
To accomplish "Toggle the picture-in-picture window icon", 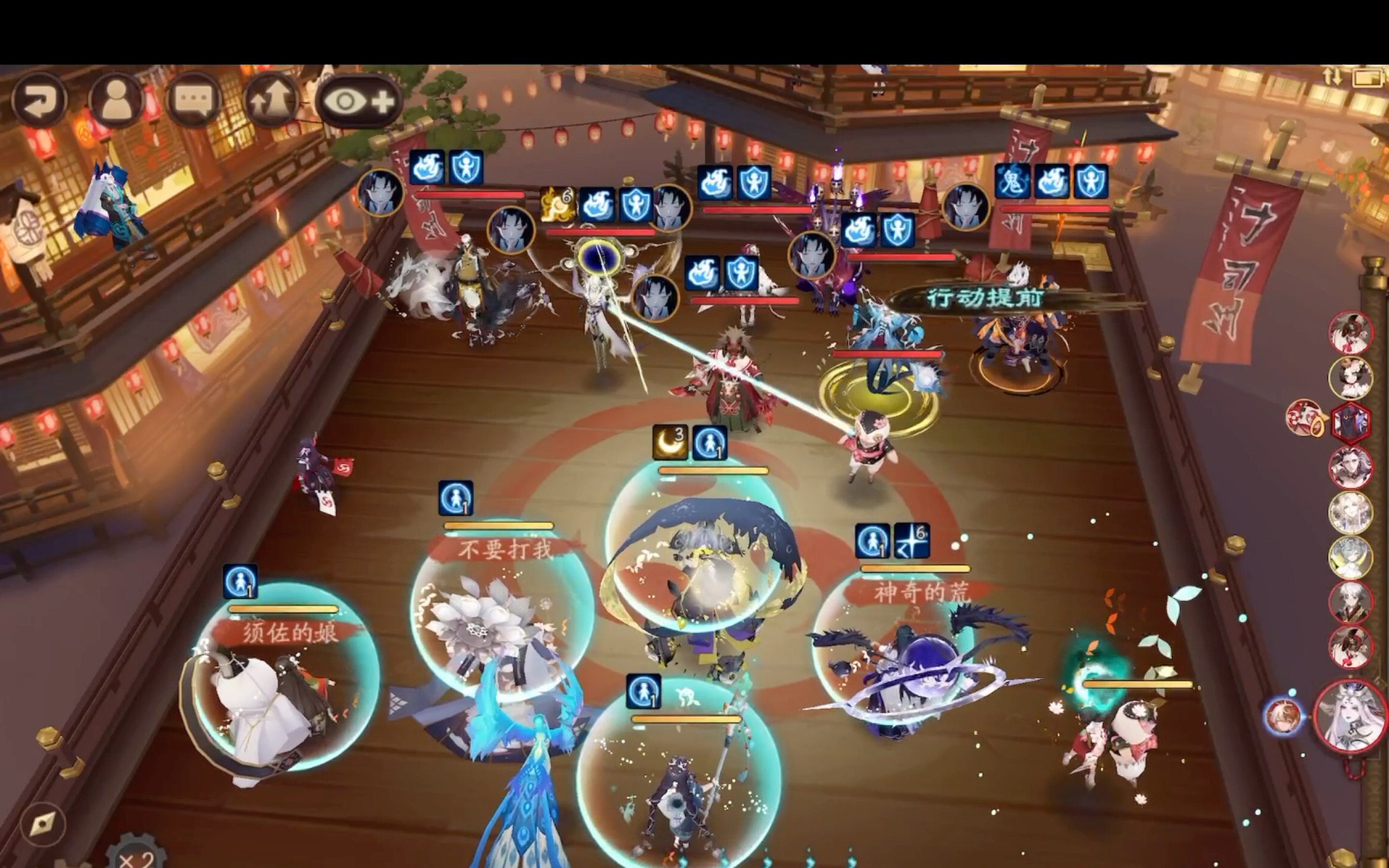I will (x=1366, y=78).
